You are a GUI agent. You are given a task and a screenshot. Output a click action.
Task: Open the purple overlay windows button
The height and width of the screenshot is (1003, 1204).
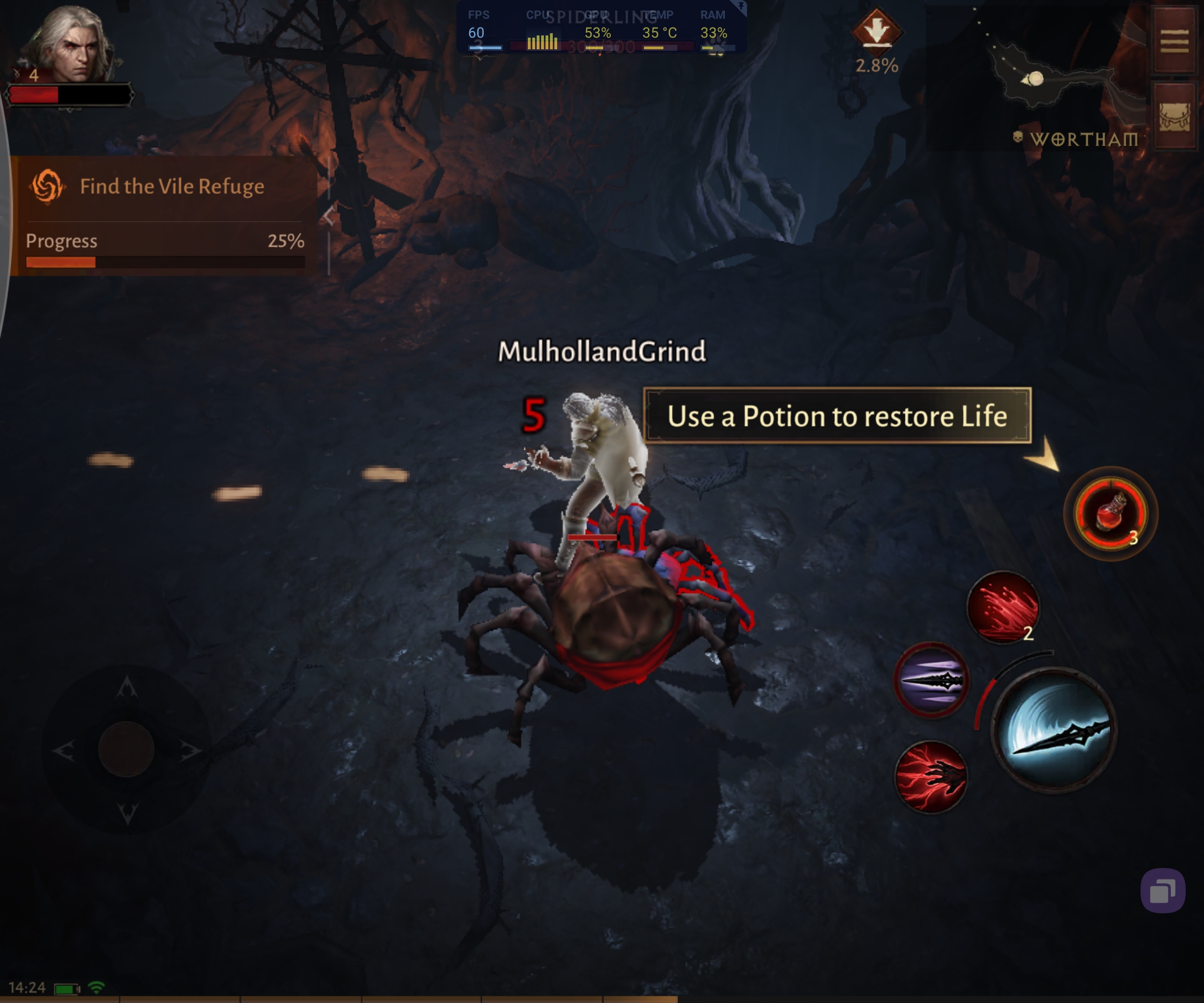pyautogui.click(x=1162, y=891)
